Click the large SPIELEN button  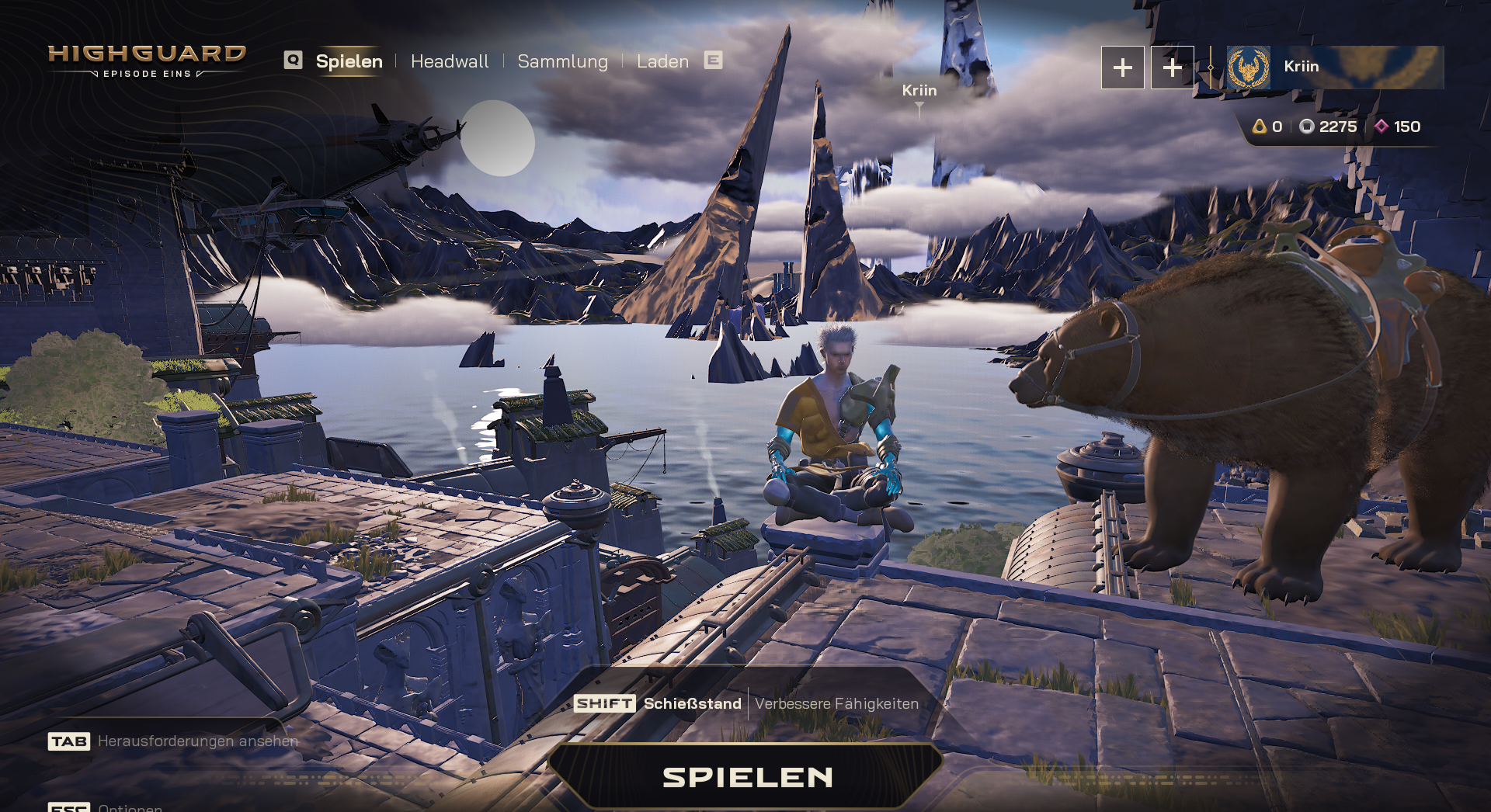tap(746, 776)
